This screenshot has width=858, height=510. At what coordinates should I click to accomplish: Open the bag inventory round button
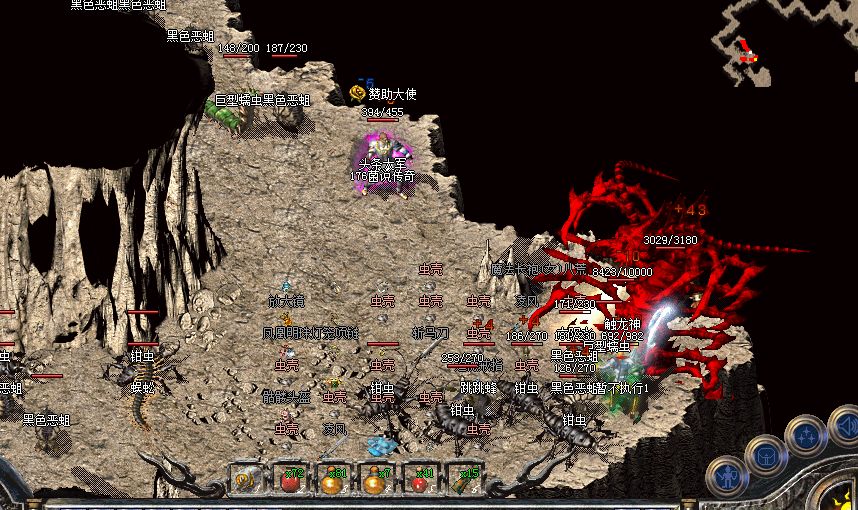tap(765, 456)
